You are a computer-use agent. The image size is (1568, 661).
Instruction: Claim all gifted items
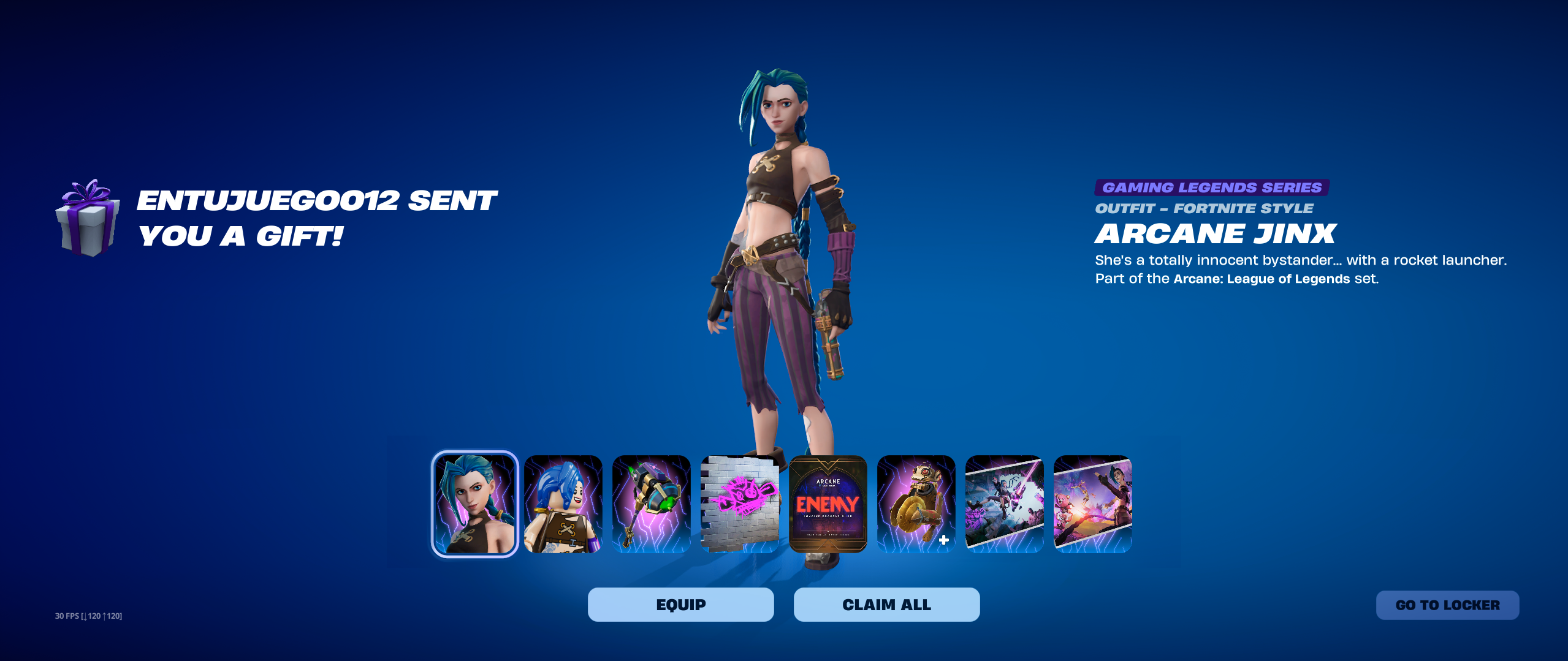[x=886, y=605]
